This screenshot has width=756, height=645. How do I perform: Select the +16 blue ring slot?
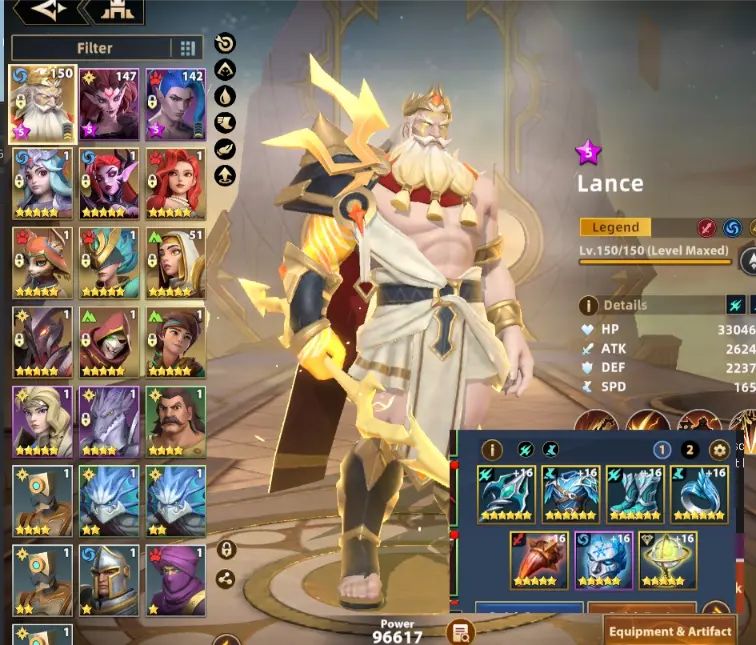pos(698,494)
